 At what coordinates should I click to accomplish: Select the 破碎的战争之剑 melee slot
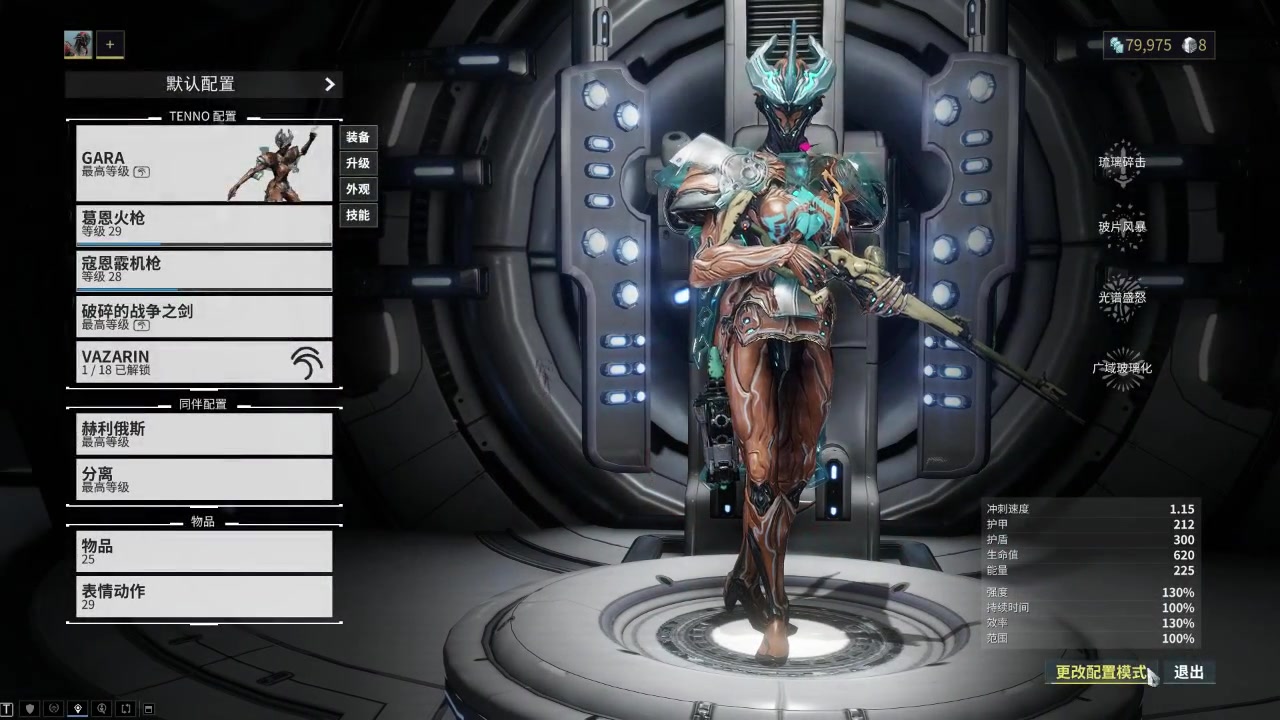204,317
